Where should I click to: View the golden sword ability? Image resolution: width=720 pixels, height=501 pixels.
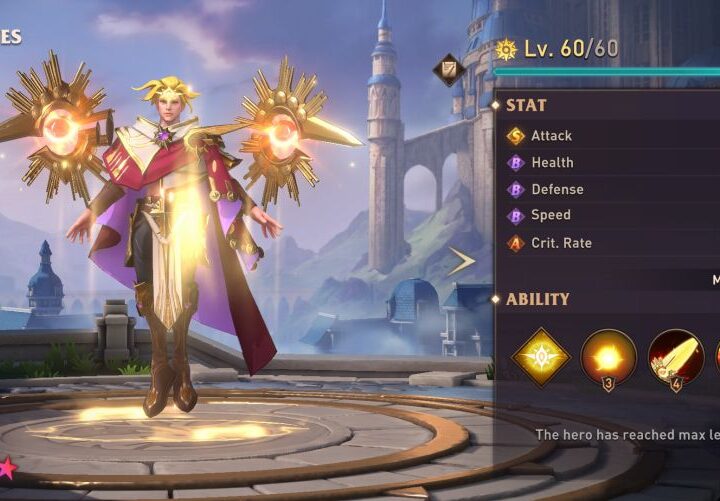(675, 357)
